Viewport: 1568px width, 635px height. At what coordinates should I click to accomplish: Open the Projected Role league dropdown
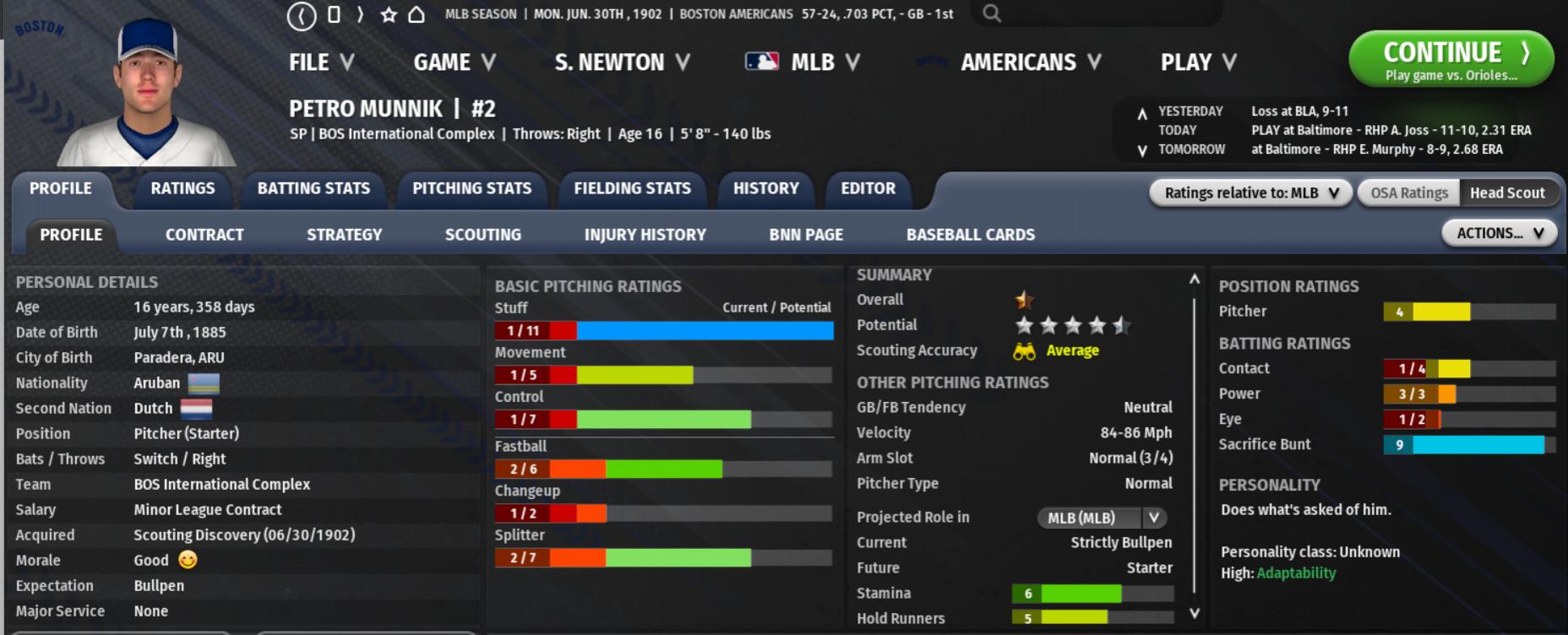(1102, 518)
